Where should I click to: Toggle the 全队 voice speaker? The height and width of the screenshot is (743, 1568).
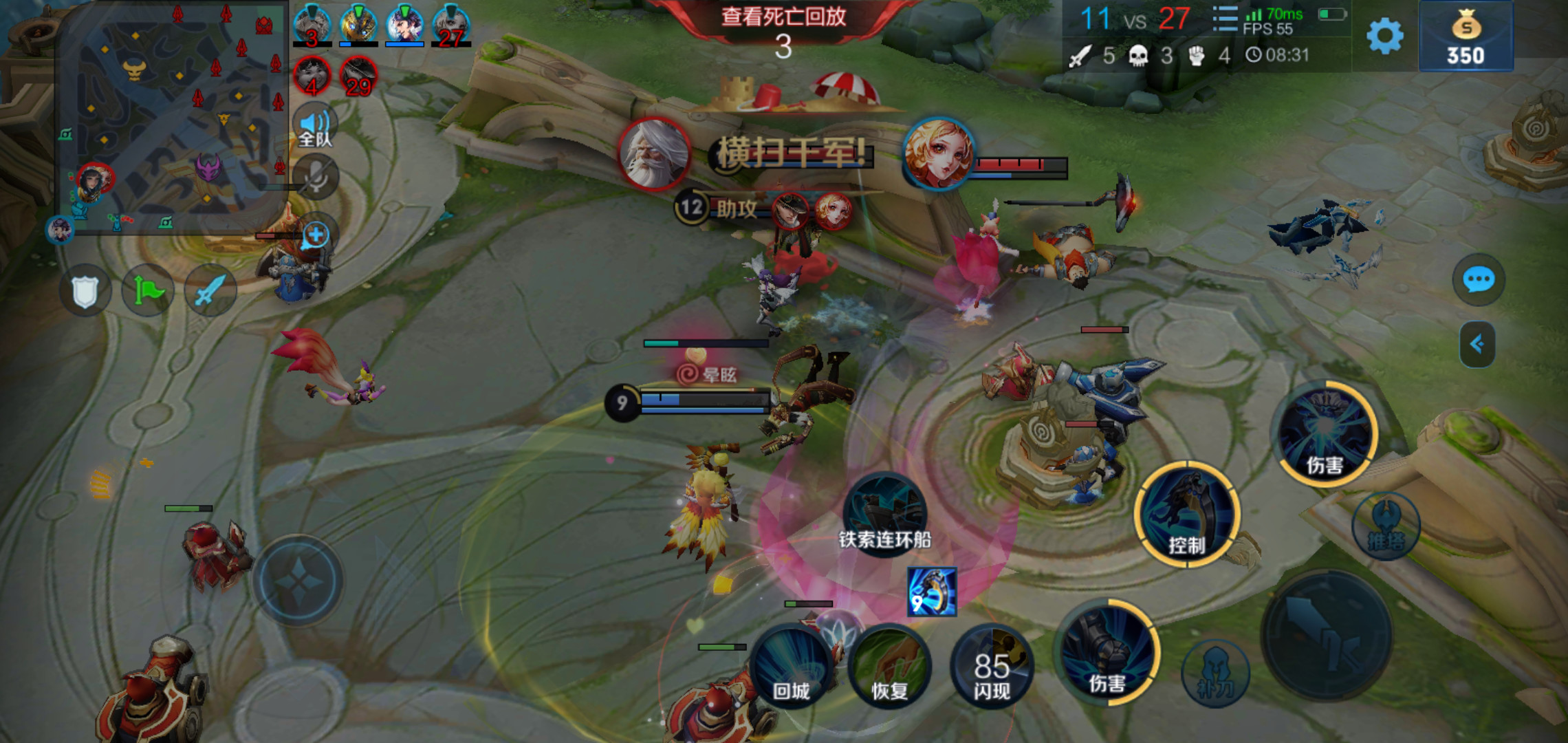point(315,126)
